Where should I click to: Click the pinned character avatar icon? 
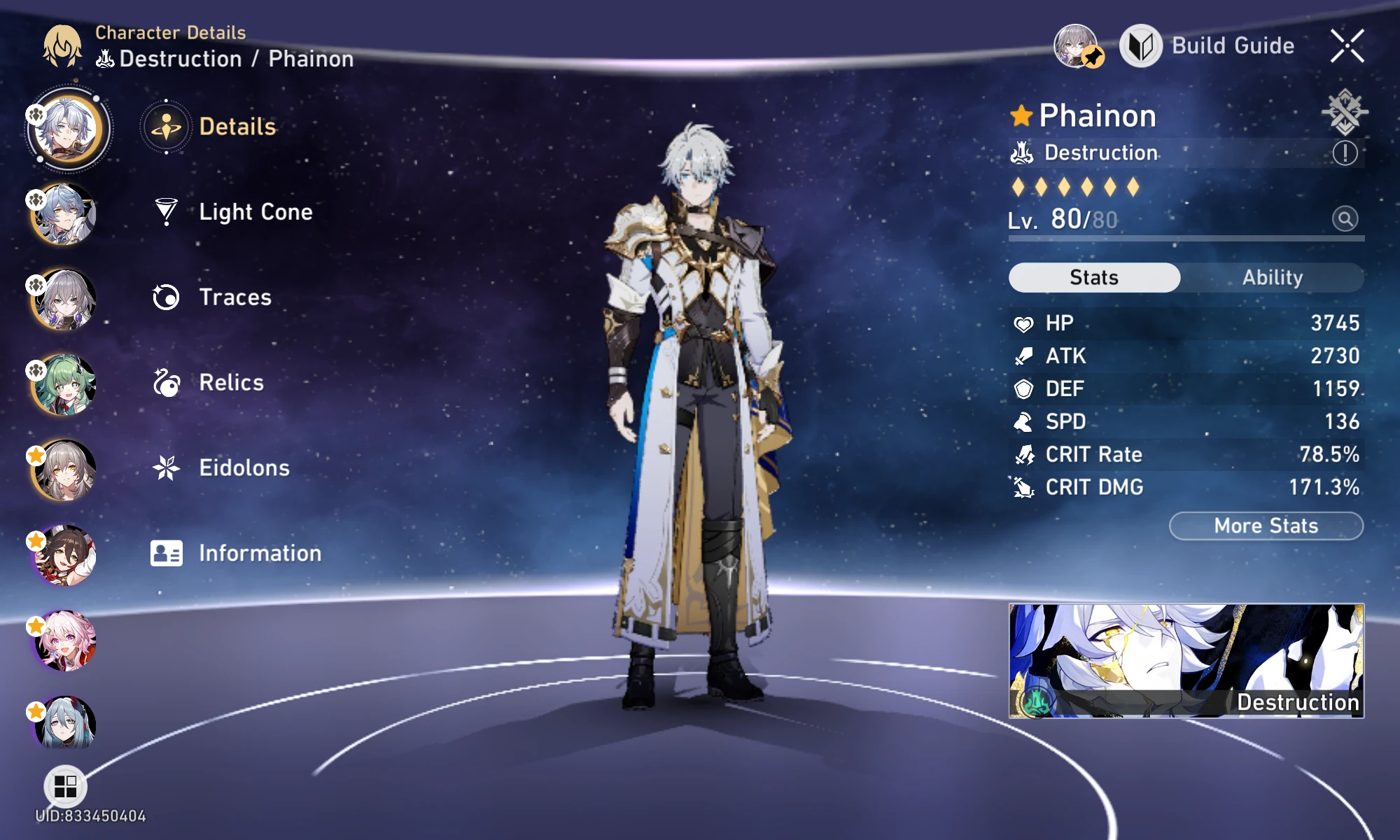[1077, 46]
